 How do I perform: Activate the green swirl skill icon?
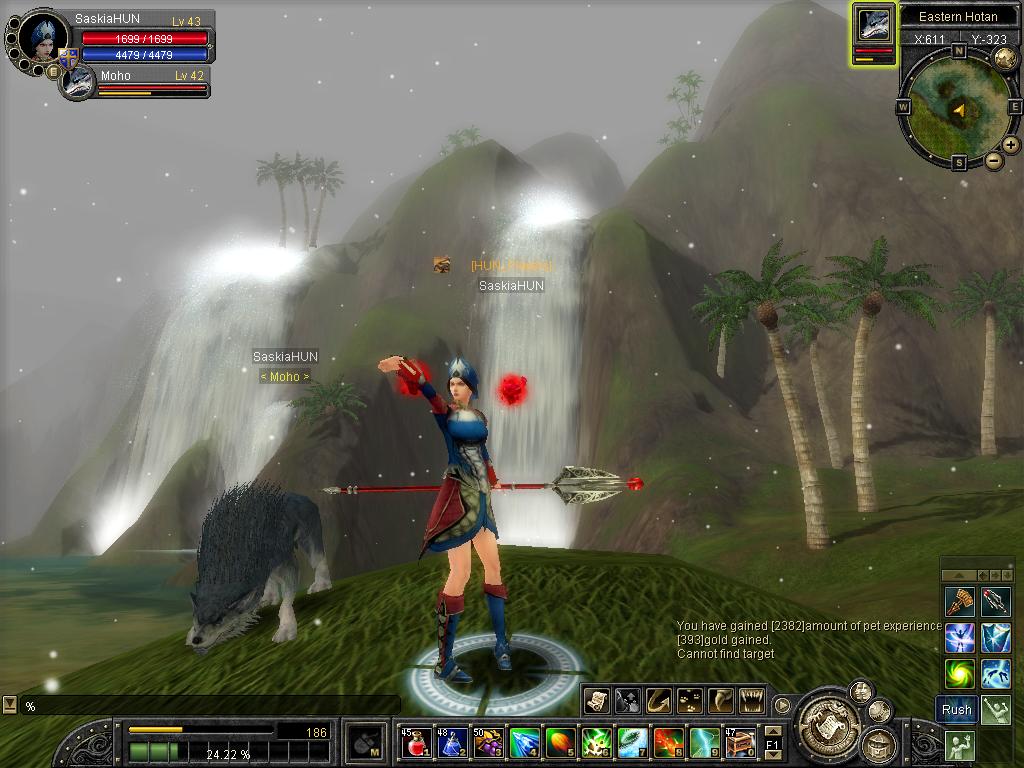(960, 673)
